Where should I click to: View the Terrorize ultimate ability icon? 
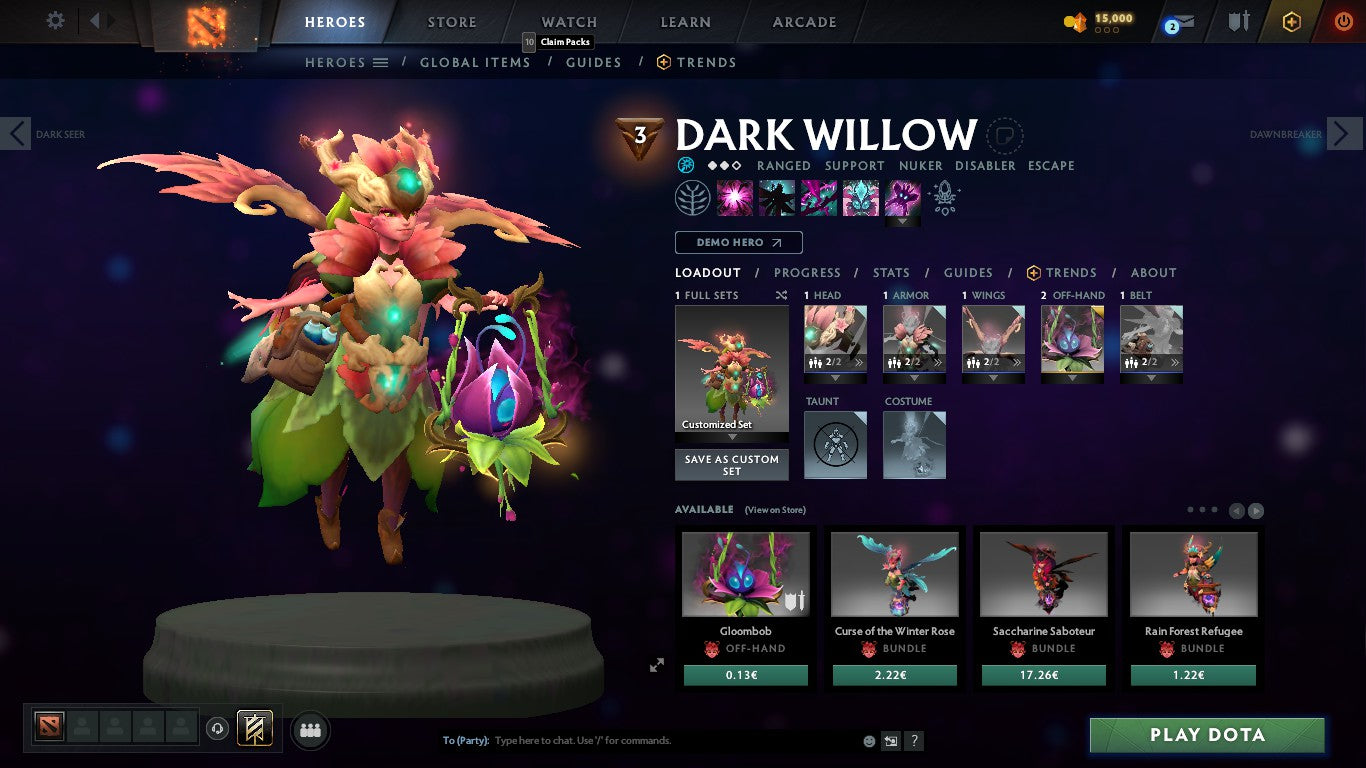[903, 197]
